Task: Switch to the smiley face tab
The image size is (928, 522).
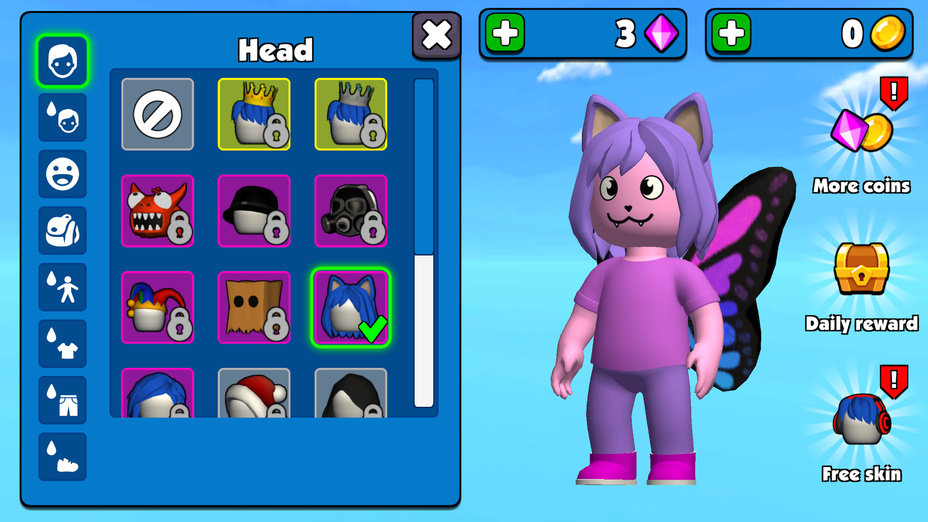Action: click(63, 174)
